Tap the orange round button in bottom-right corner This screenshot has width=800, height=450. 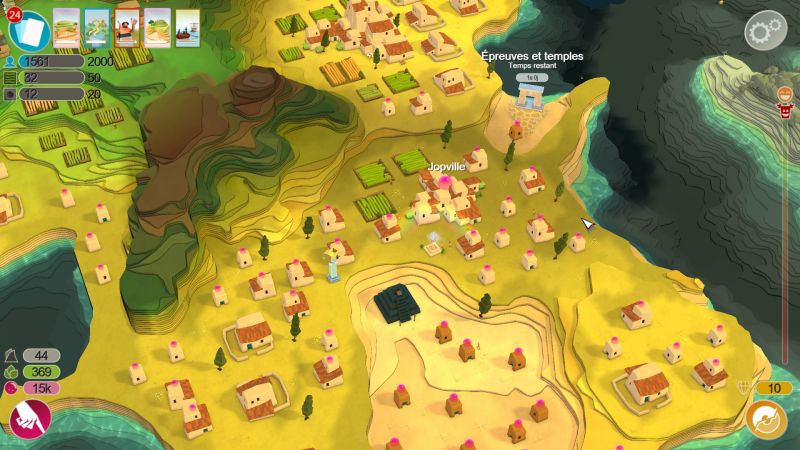tap(766, 419)
